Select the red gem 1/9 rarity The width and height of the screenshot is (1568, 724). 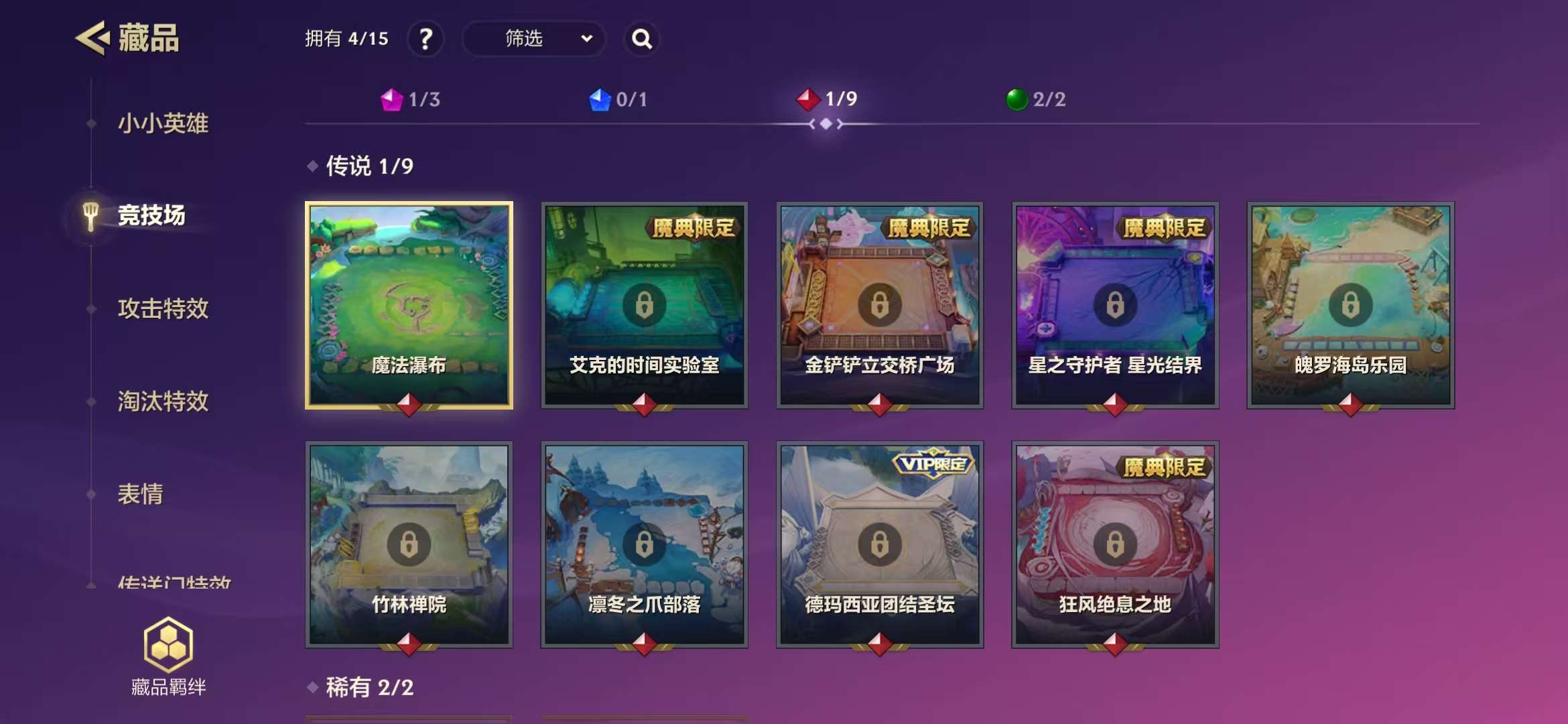[827, 99]
